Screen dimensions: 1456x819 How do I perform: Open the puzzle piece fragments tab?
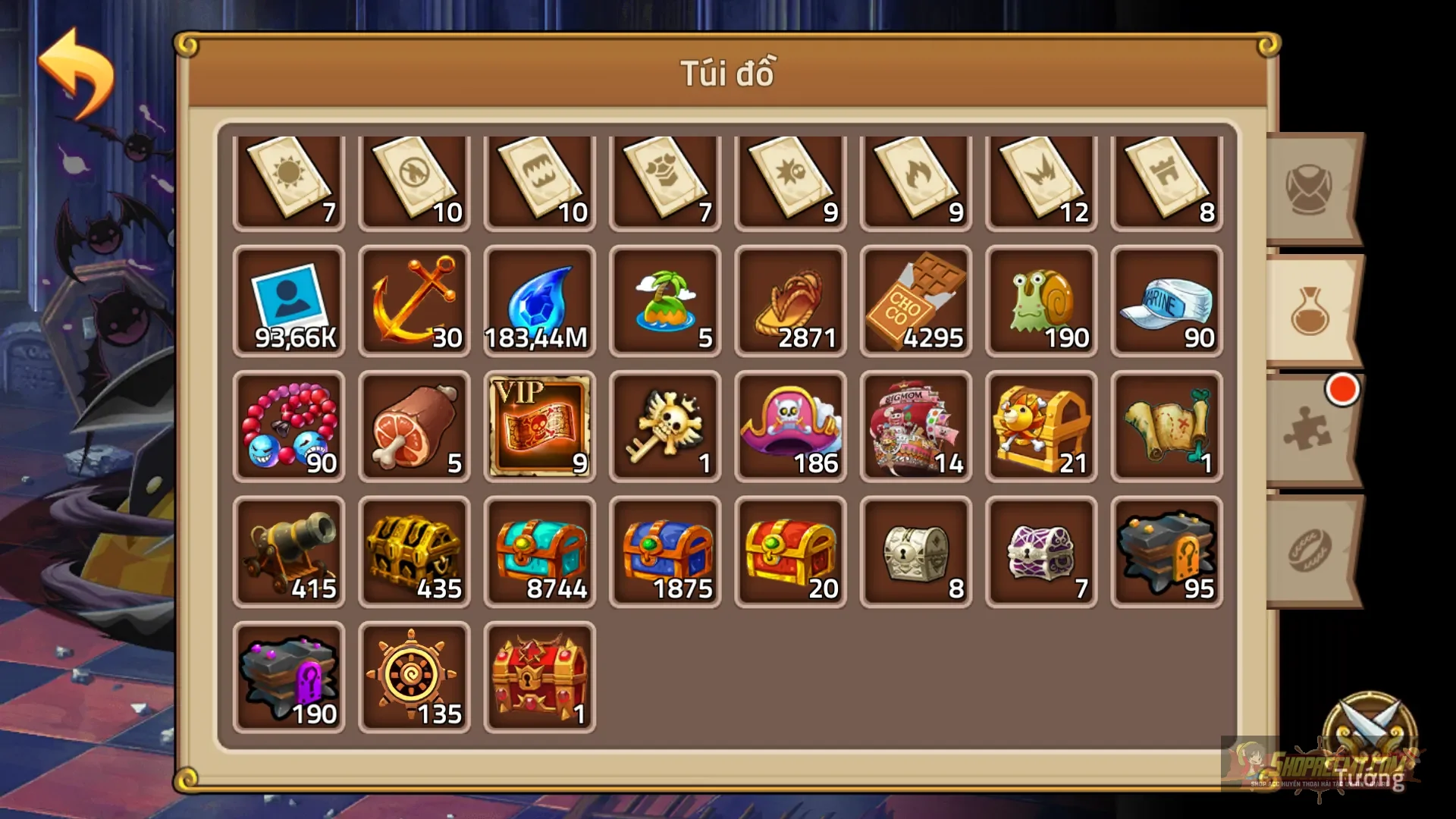click(x=1308, y=432)
